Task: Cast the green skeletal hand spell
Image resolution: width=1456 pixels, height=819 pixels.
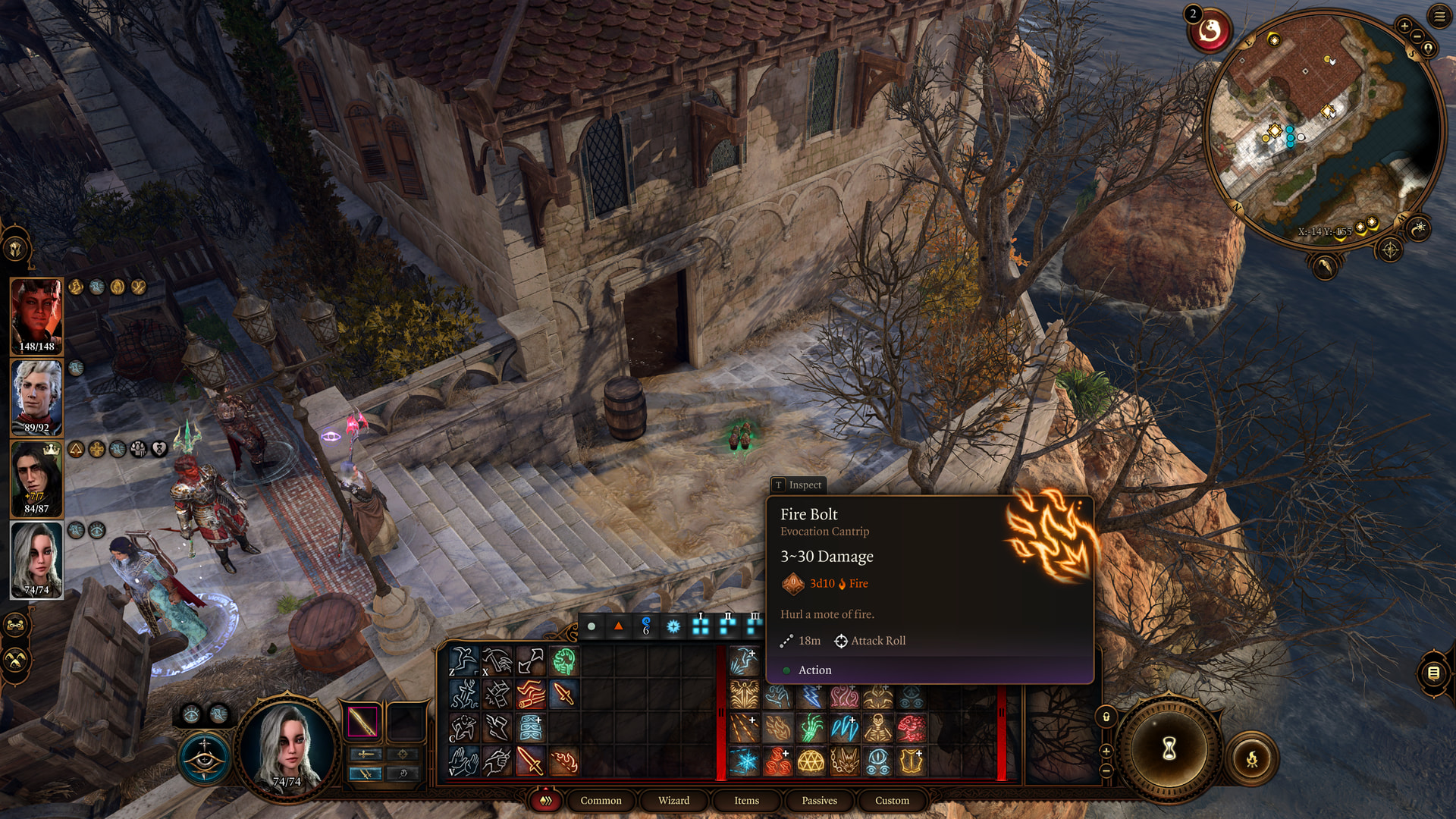Action: click(811, 728)
